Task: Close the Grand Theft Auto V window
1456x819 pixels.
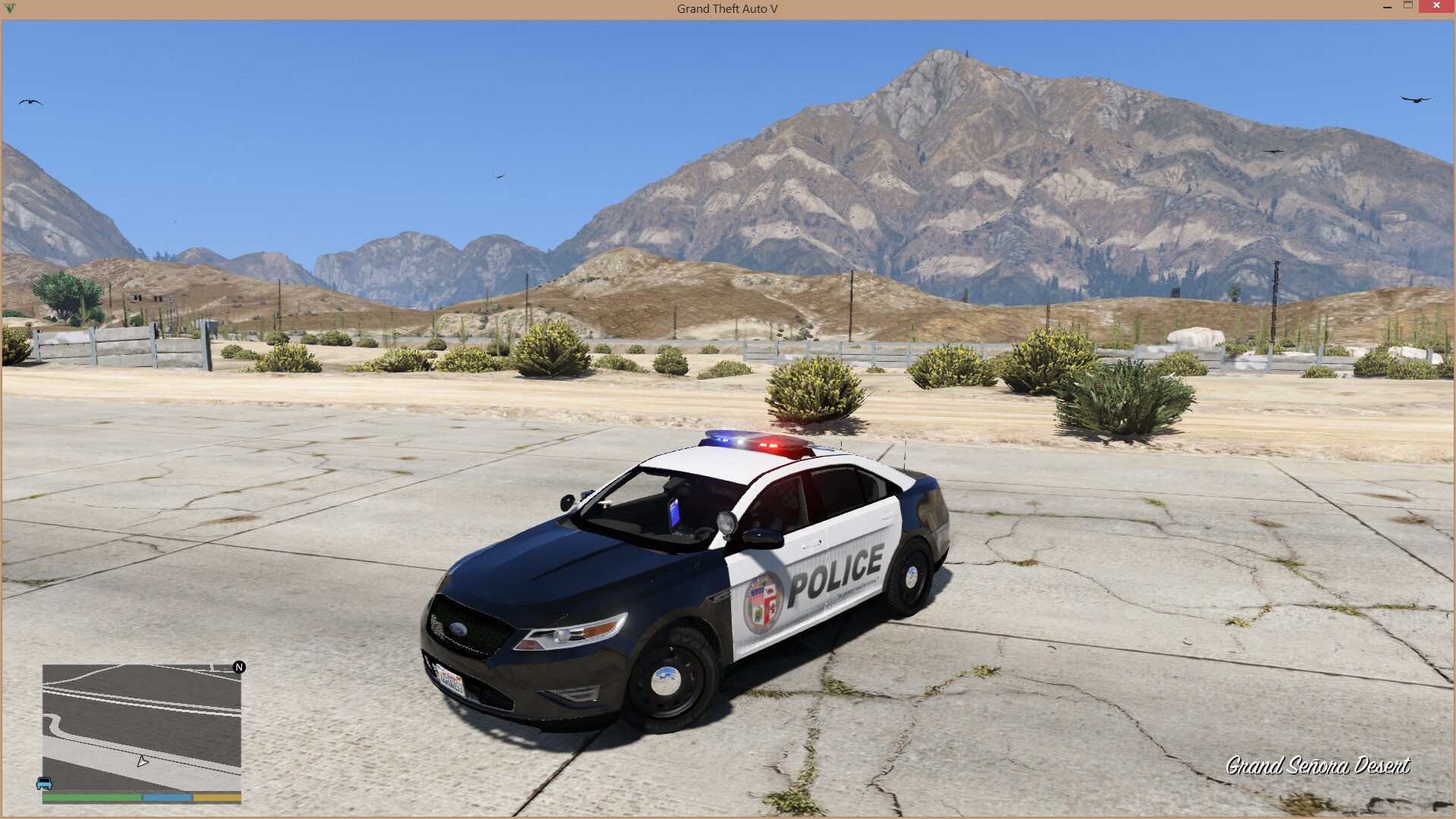Action: (x=1436, y=7)
